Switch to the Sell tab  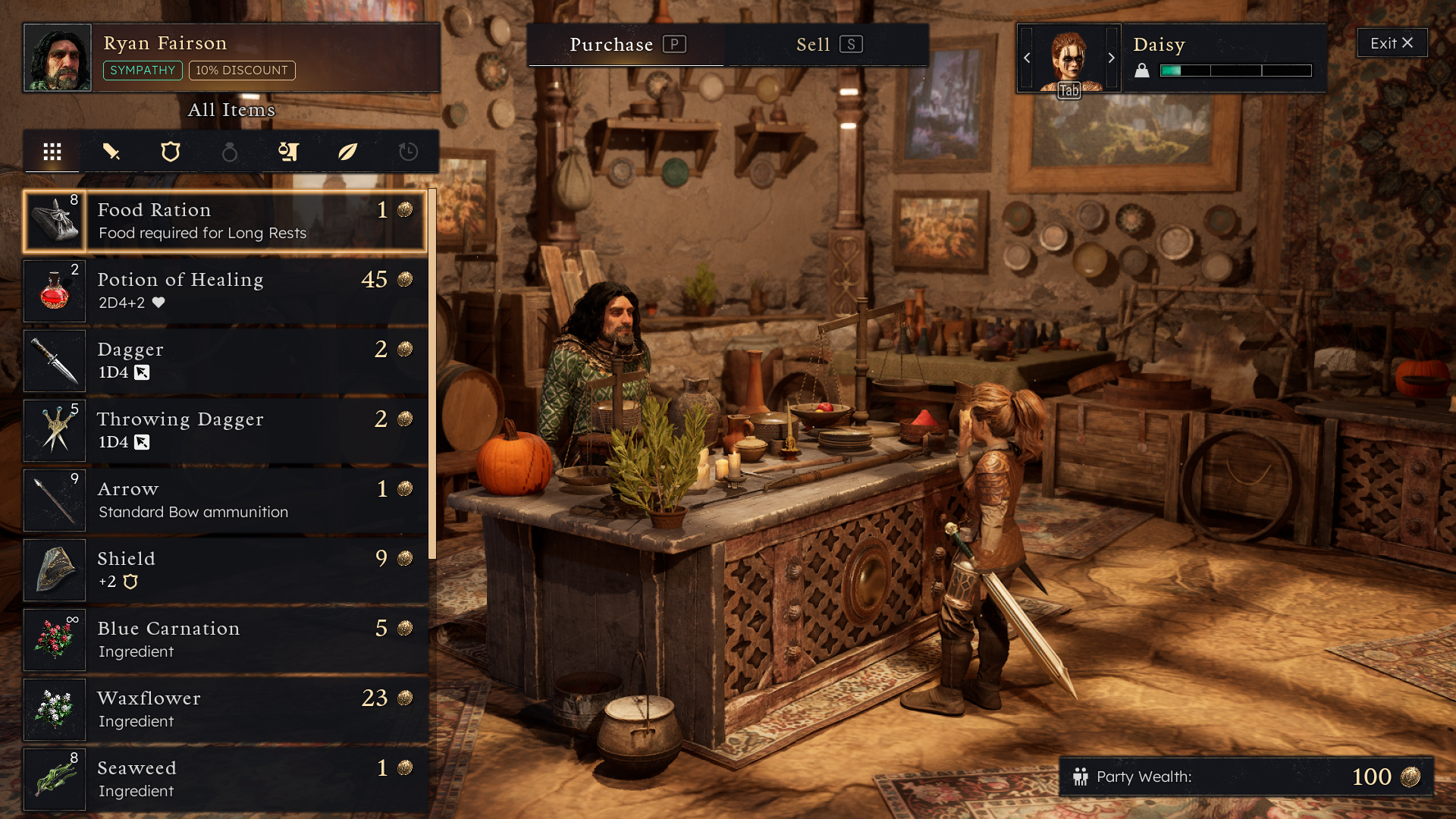pos(827,45)
